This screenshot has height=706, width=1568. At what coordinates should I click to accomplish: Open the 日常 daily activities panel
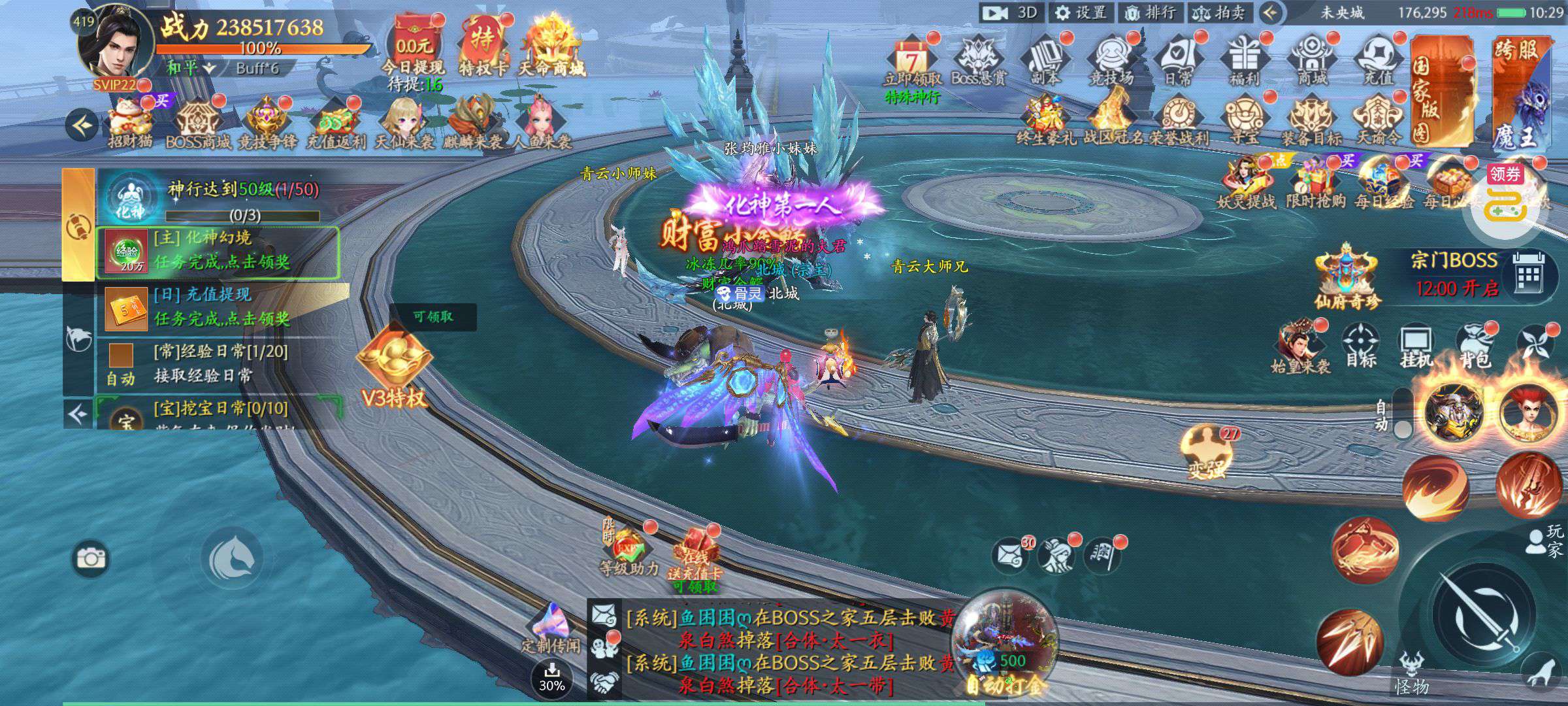pyautogui.click(x=1178, y=60)
